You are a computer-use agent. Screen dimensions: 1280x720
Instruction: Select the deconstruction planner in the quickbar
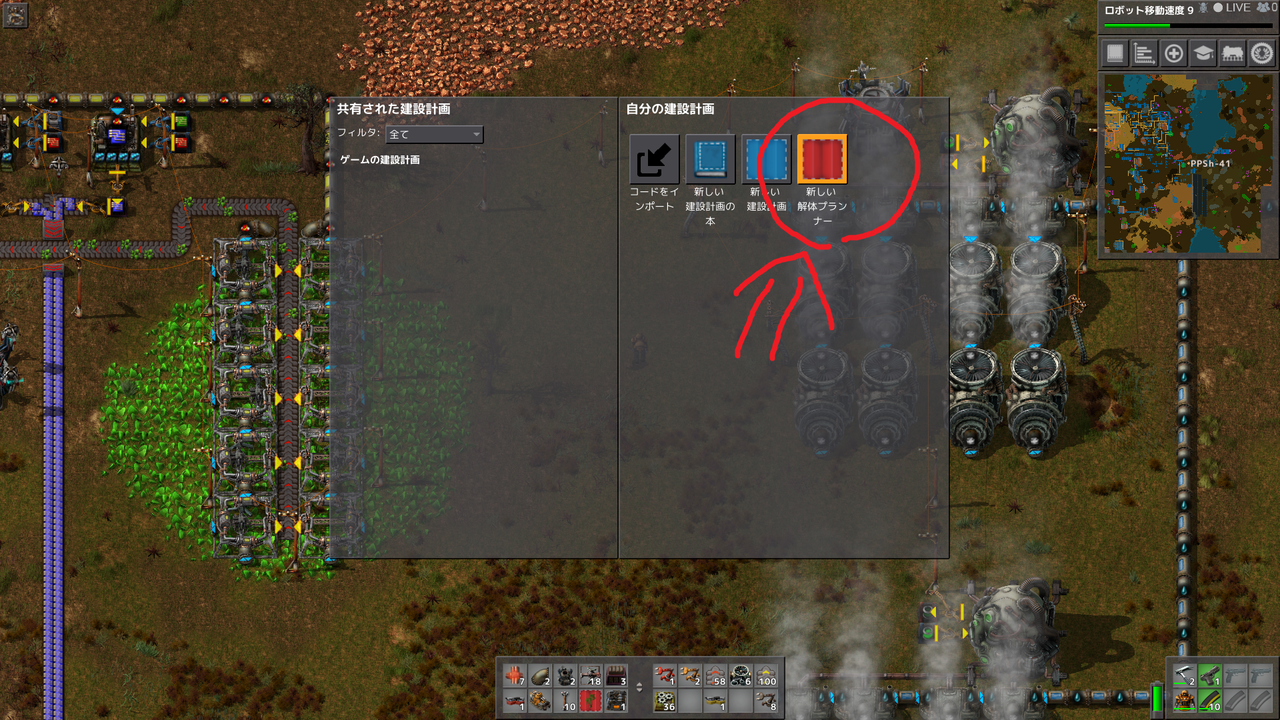tap(590, 701)
